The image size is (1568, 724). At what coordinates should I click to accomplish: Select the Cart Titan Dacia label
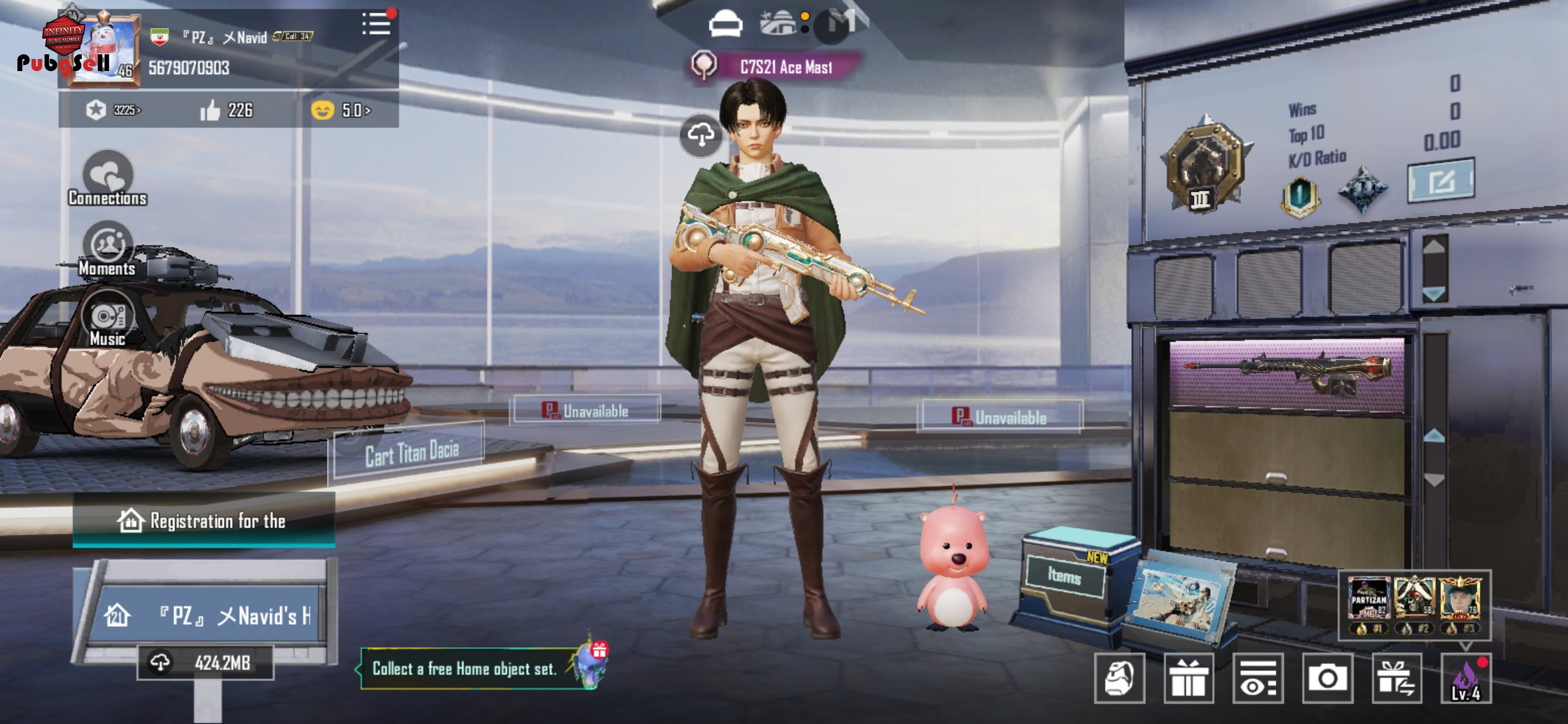click(x=410, y=453)
